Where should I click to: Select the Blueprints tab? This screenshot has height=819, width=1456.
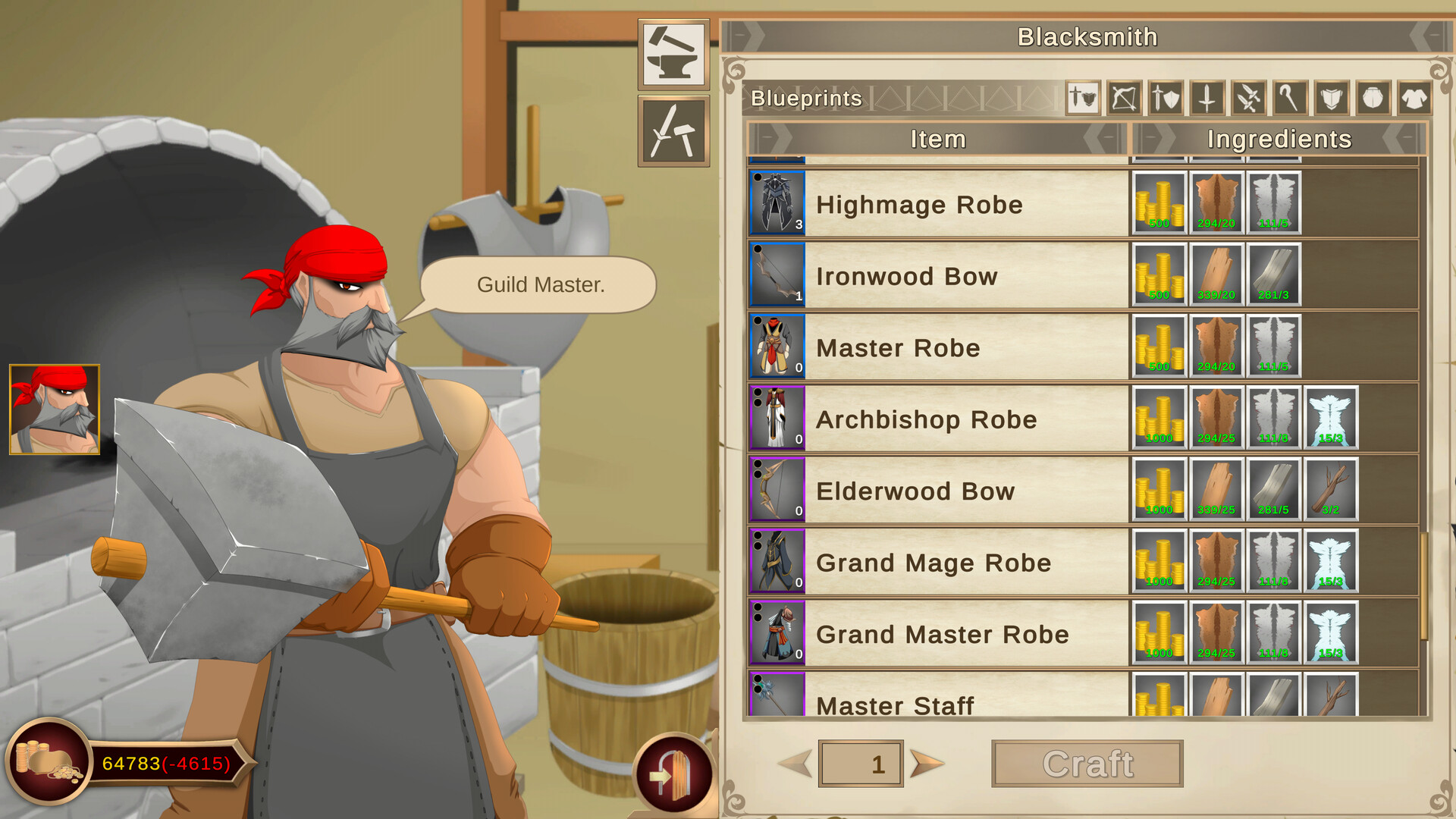805,98
